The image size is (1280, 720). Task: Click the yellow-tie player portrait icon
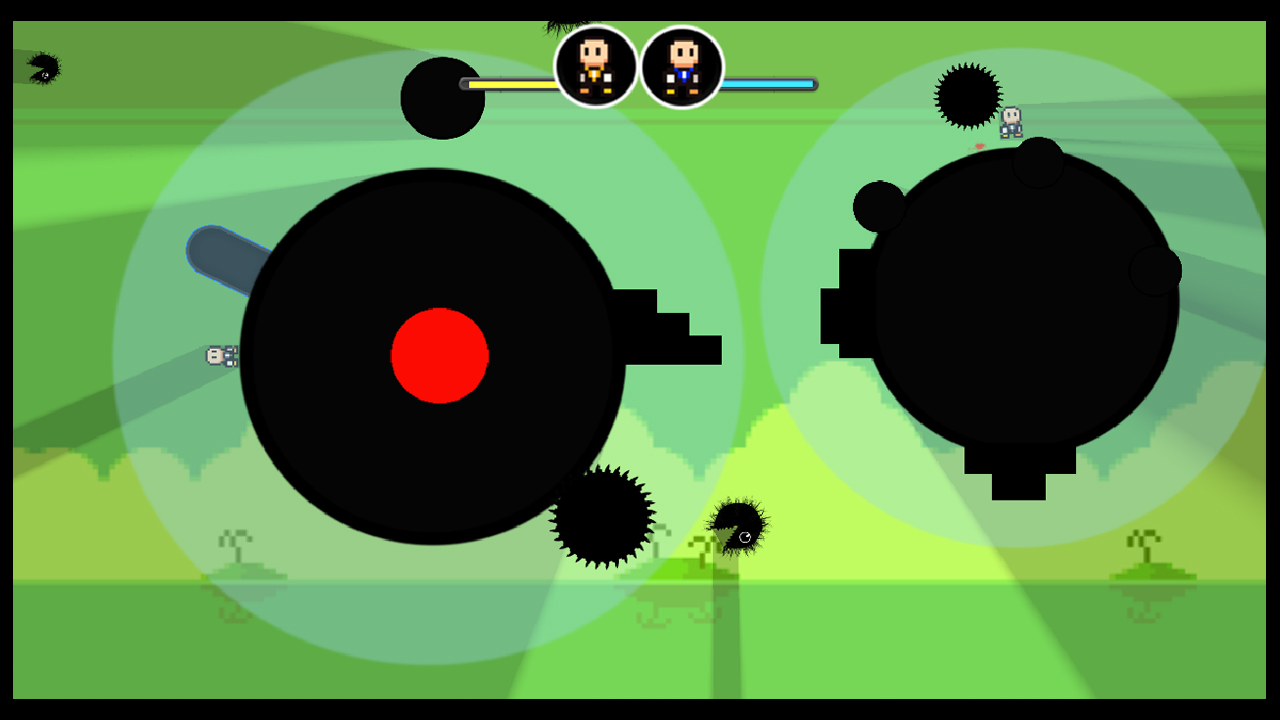(x=595, y=70)
